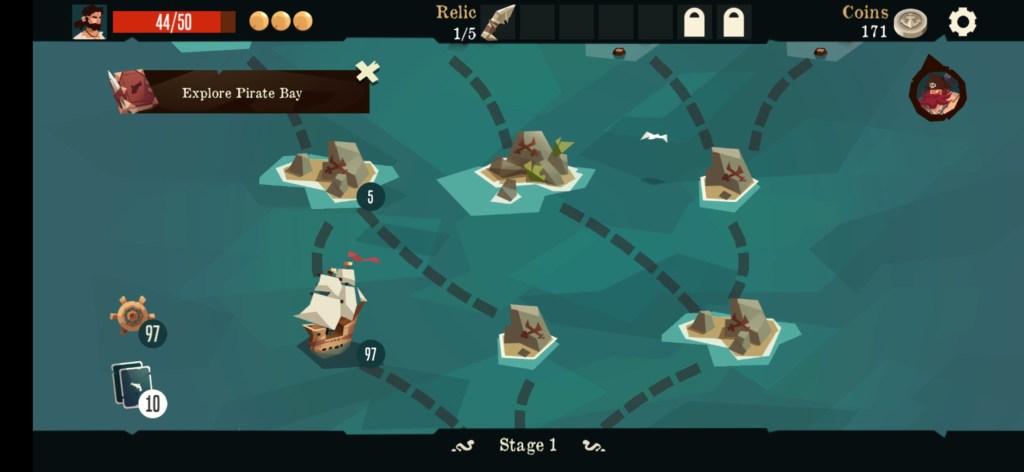Tap the ship wheel action counter
Viewport: 1024px width, 472px height.
tap(133, 316)
